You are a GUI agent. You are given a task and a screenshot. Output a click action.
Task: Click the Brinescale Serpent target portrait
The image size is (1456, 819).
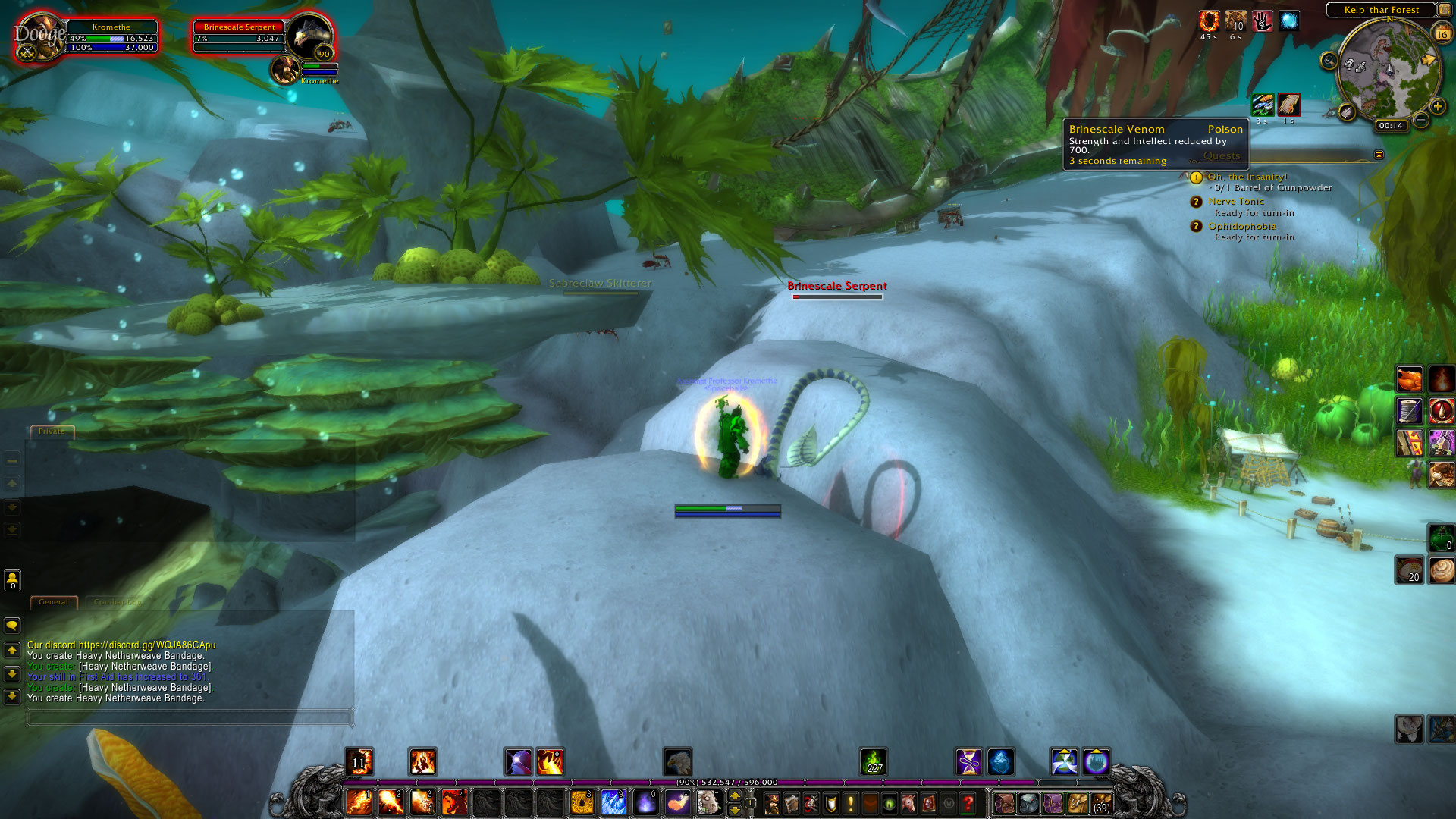tap(309, 35)
